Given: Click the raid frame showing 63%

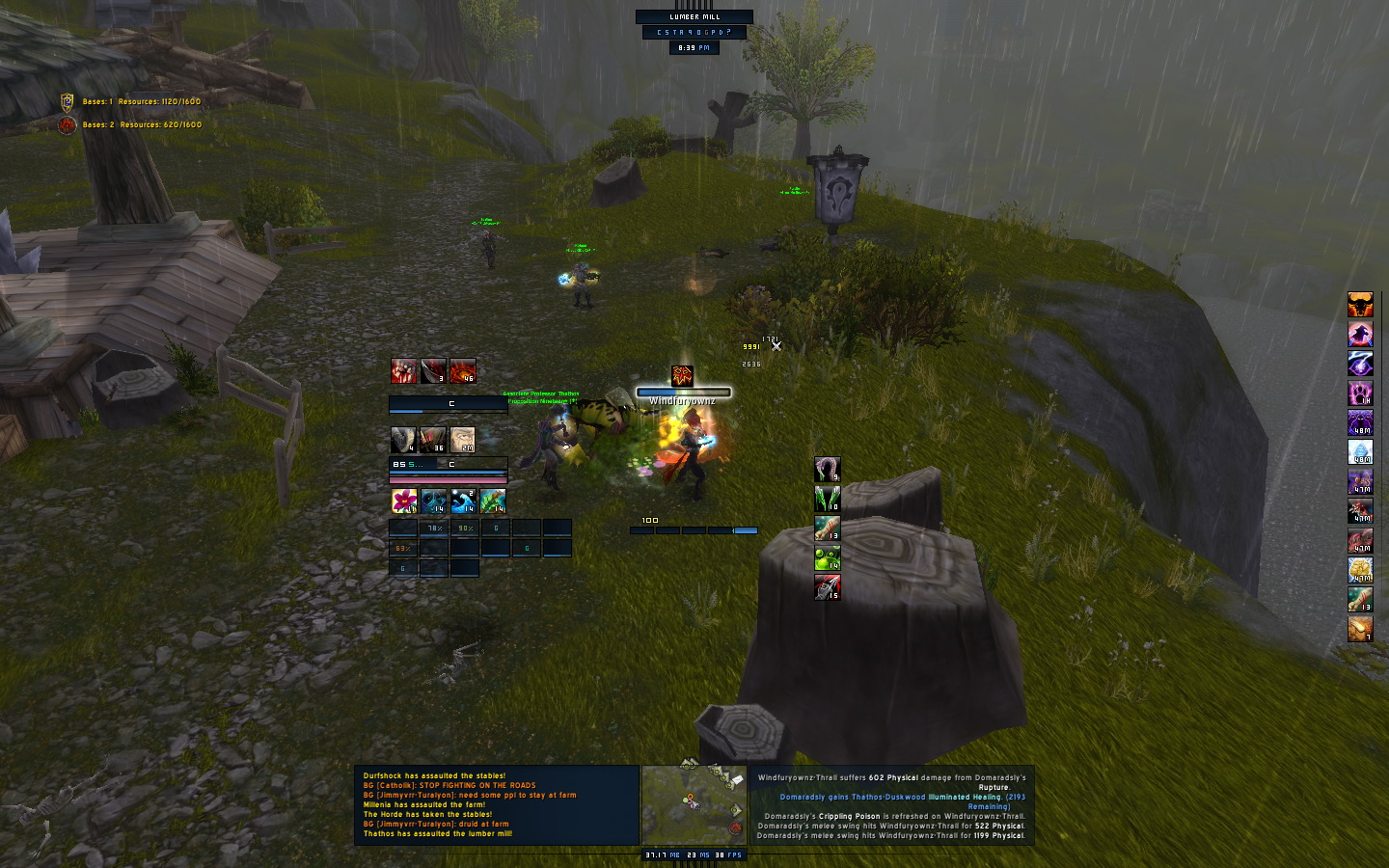Looking at the screenshot, I should (x=403, y=548).
